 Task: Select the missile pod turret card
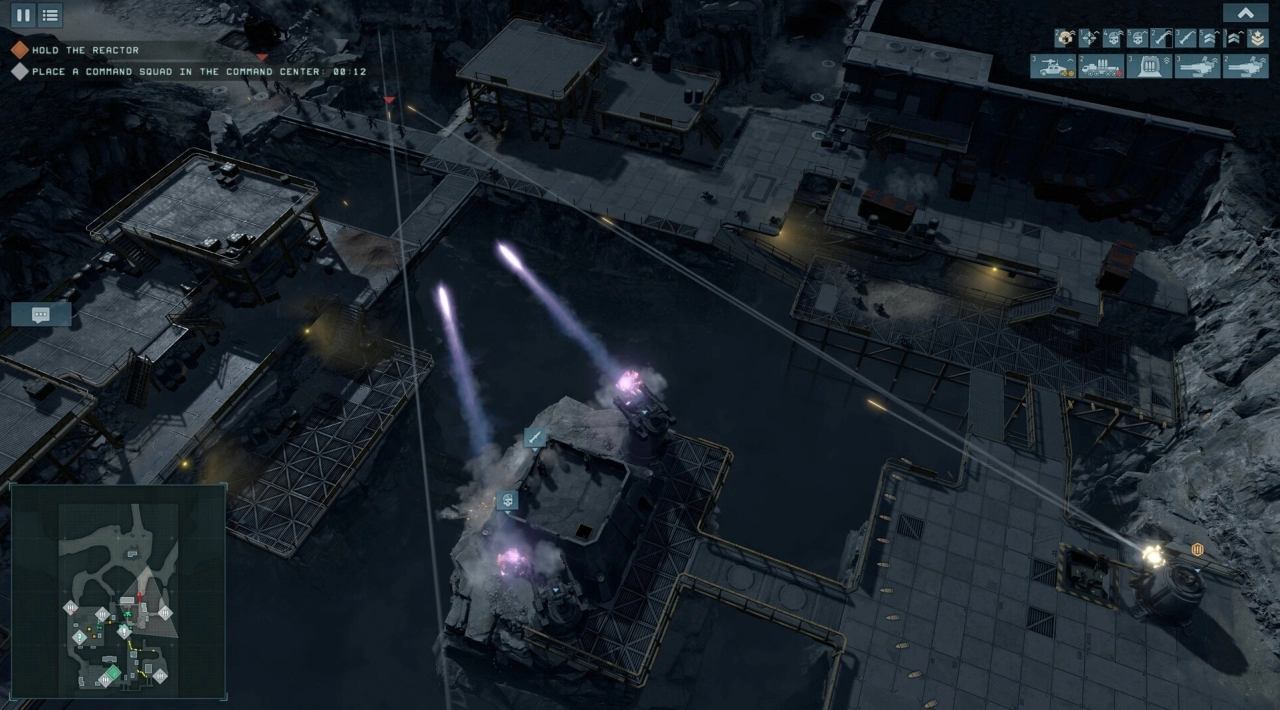1149,66
